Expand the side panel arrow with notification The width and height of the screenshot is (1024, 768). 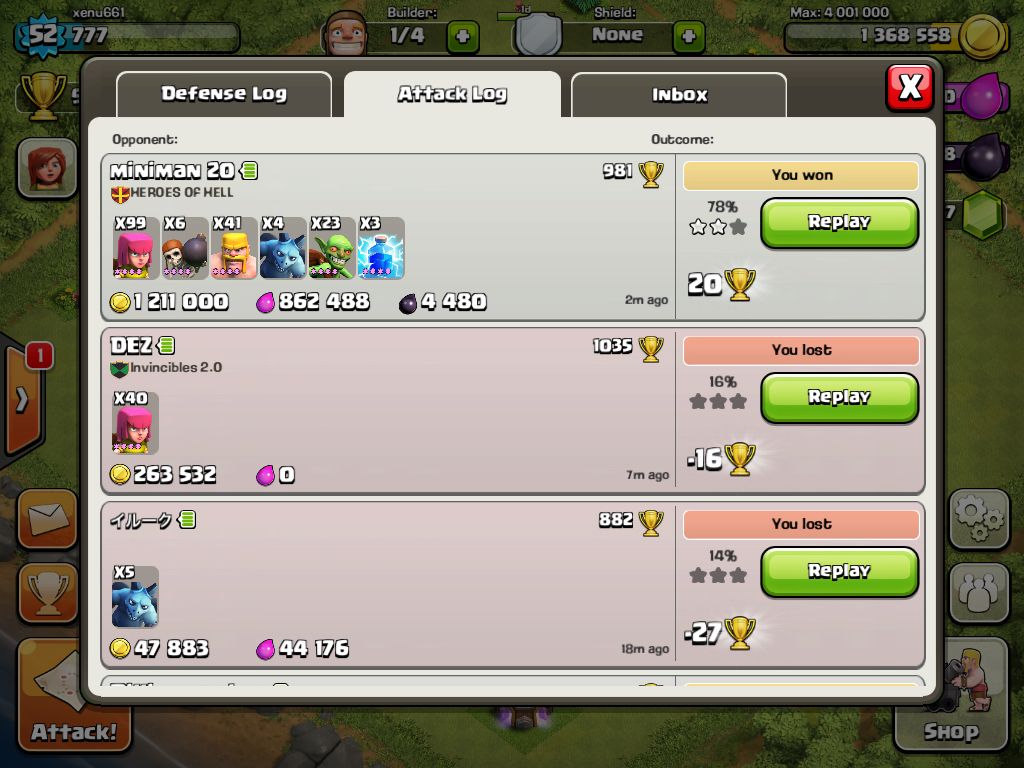[23, 399]
